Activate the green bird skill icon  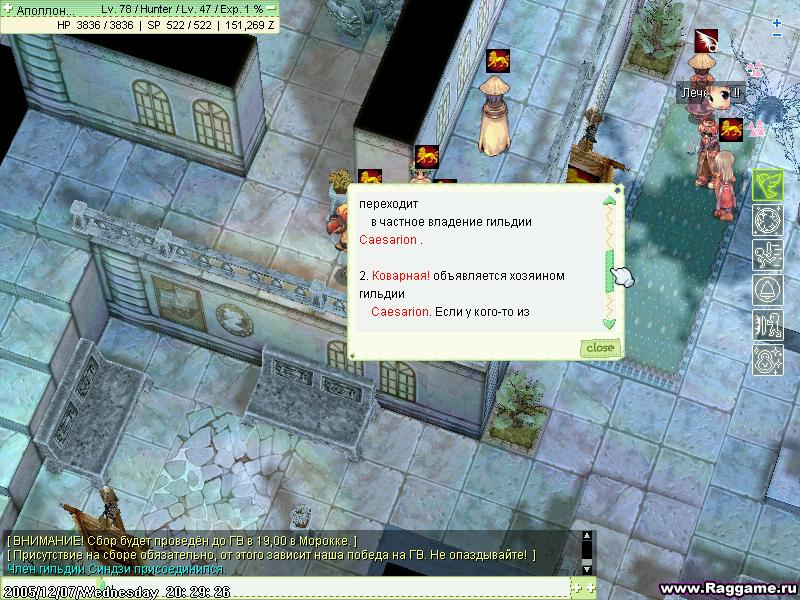point(767,183)
